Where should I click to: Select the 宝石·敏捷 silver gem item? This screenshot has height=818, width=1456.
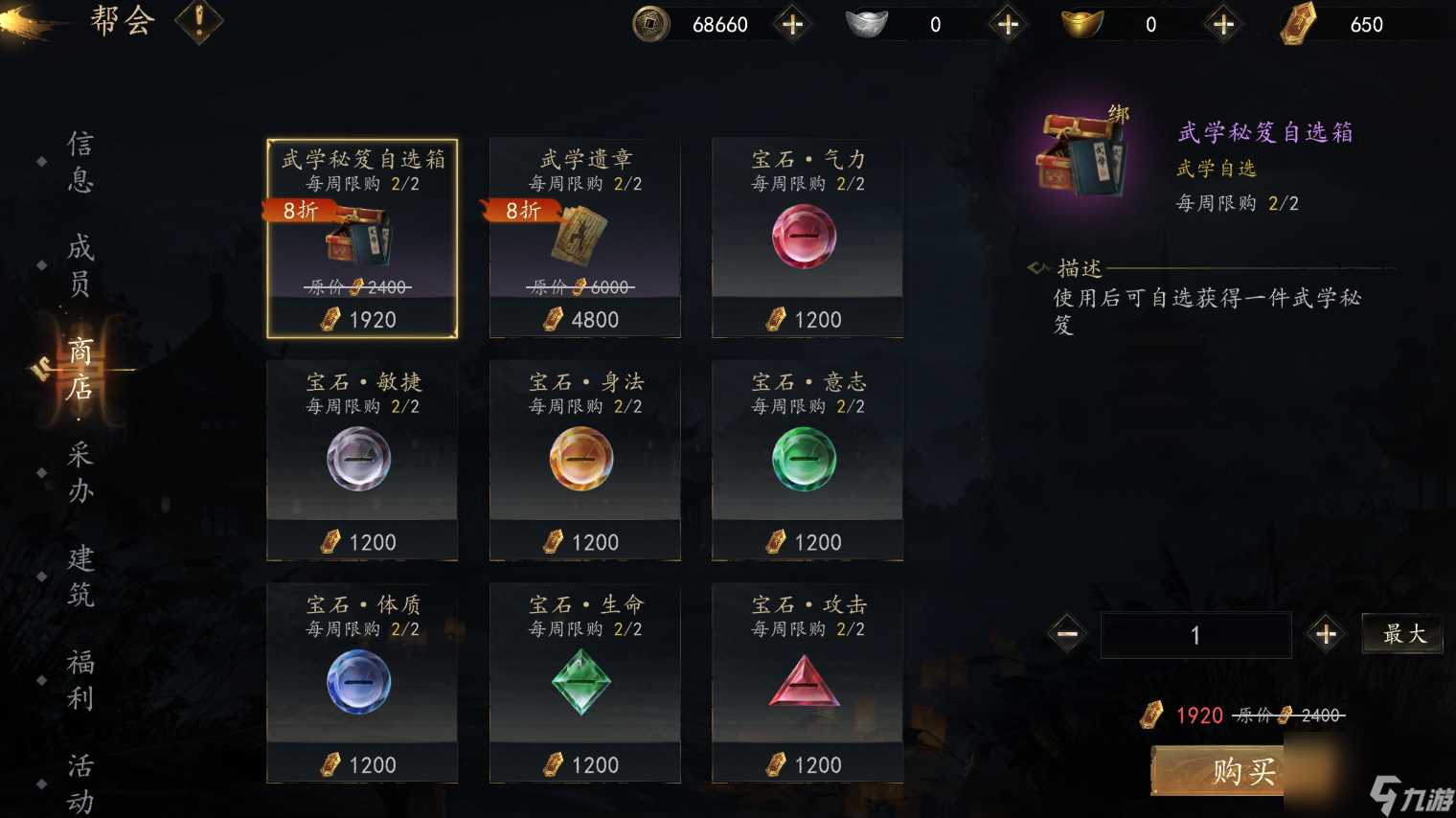click(x=362, y=460)
